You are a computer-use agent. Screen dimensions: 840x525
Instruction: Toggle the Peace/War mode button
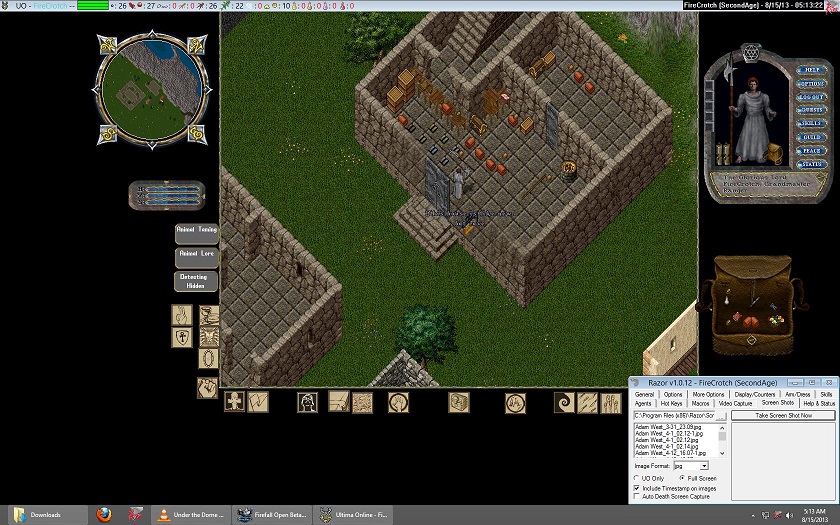click(x=811, y=151)
